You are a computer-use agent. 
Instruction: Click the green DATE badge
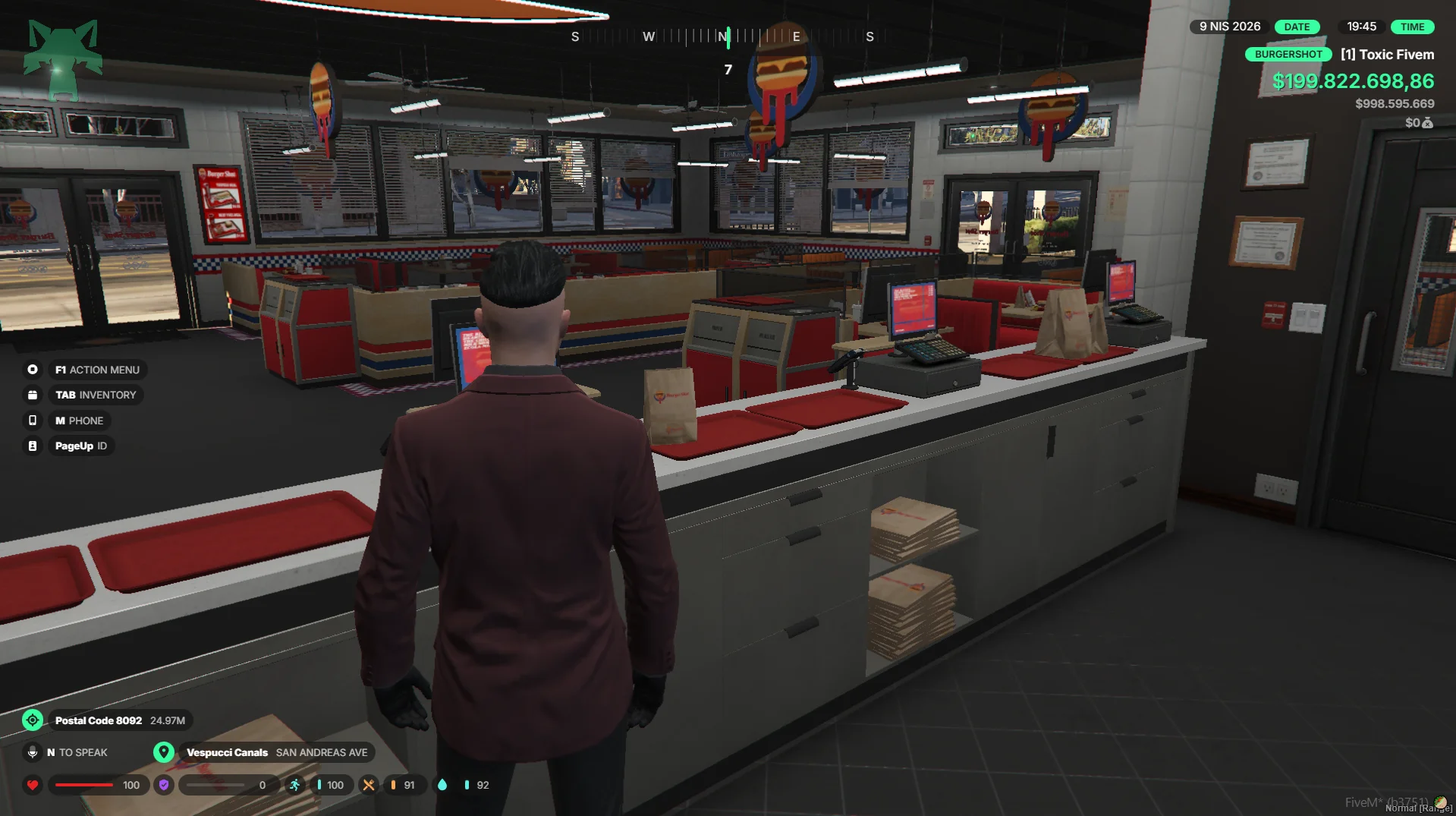[1297, 27]
